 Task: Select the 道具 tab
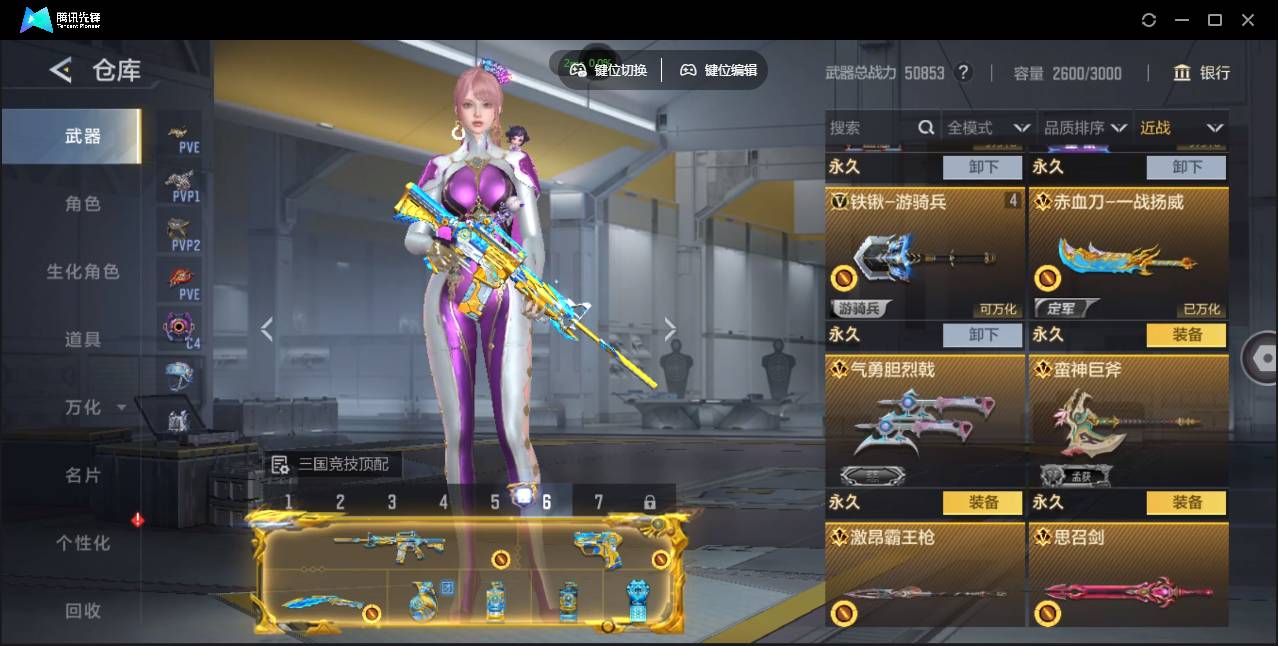[x=83, y=340]
